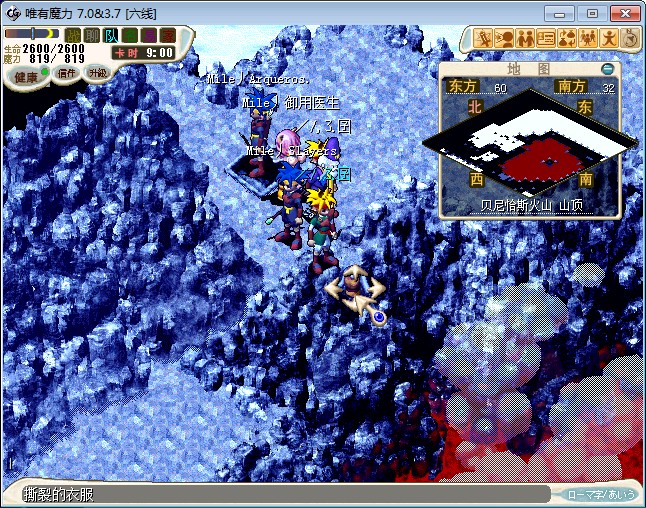
Task: Toggle the 聊 chat mode button
Action: click(92, 35)
